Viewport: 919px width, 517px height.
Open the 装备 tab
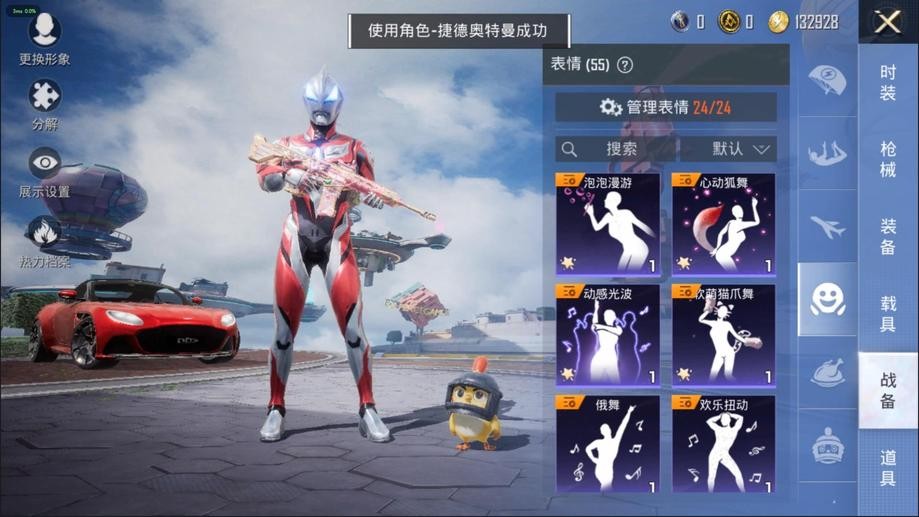888,236
